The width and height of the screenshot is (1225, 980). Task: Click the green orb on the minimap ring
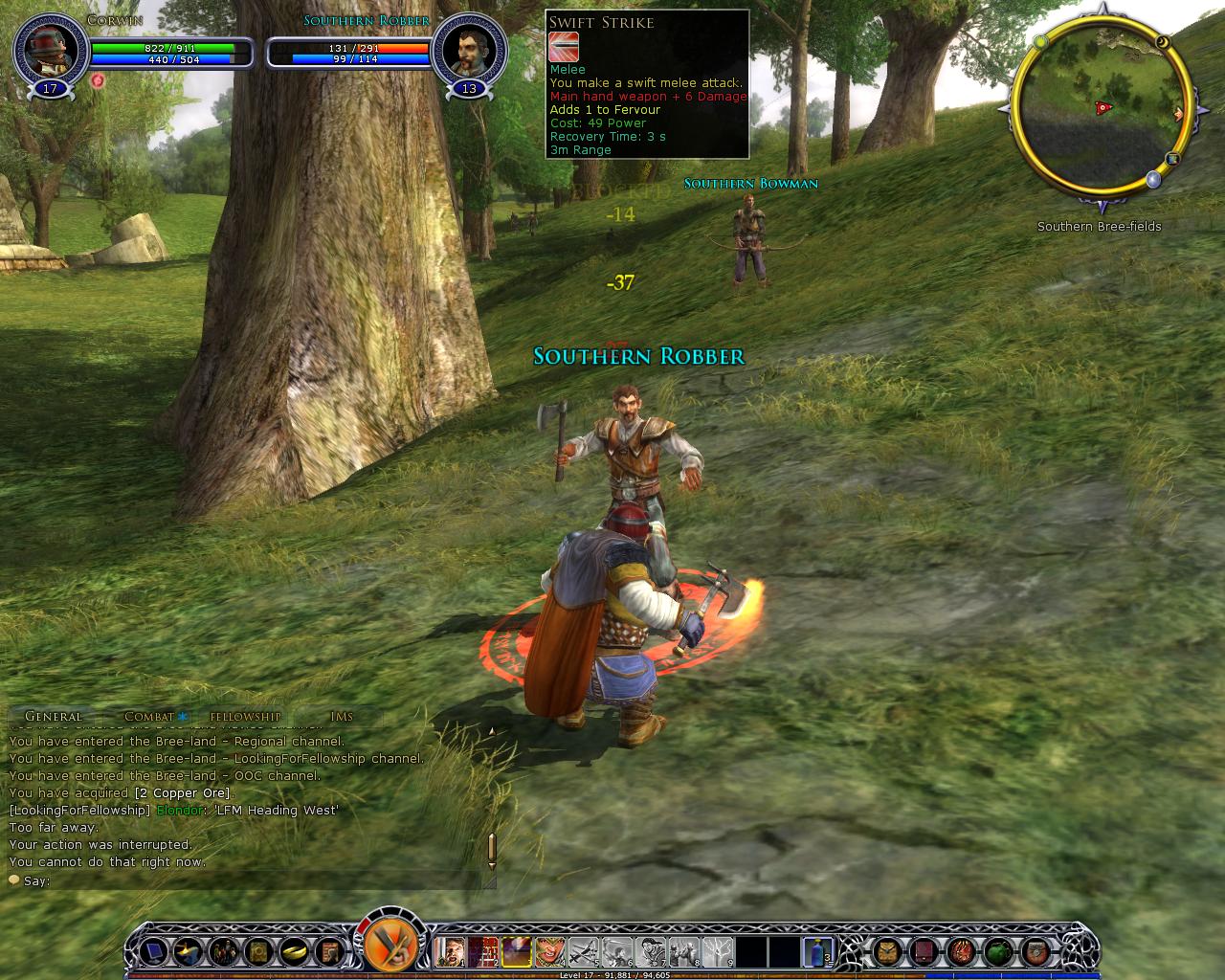pos(1040,41)
